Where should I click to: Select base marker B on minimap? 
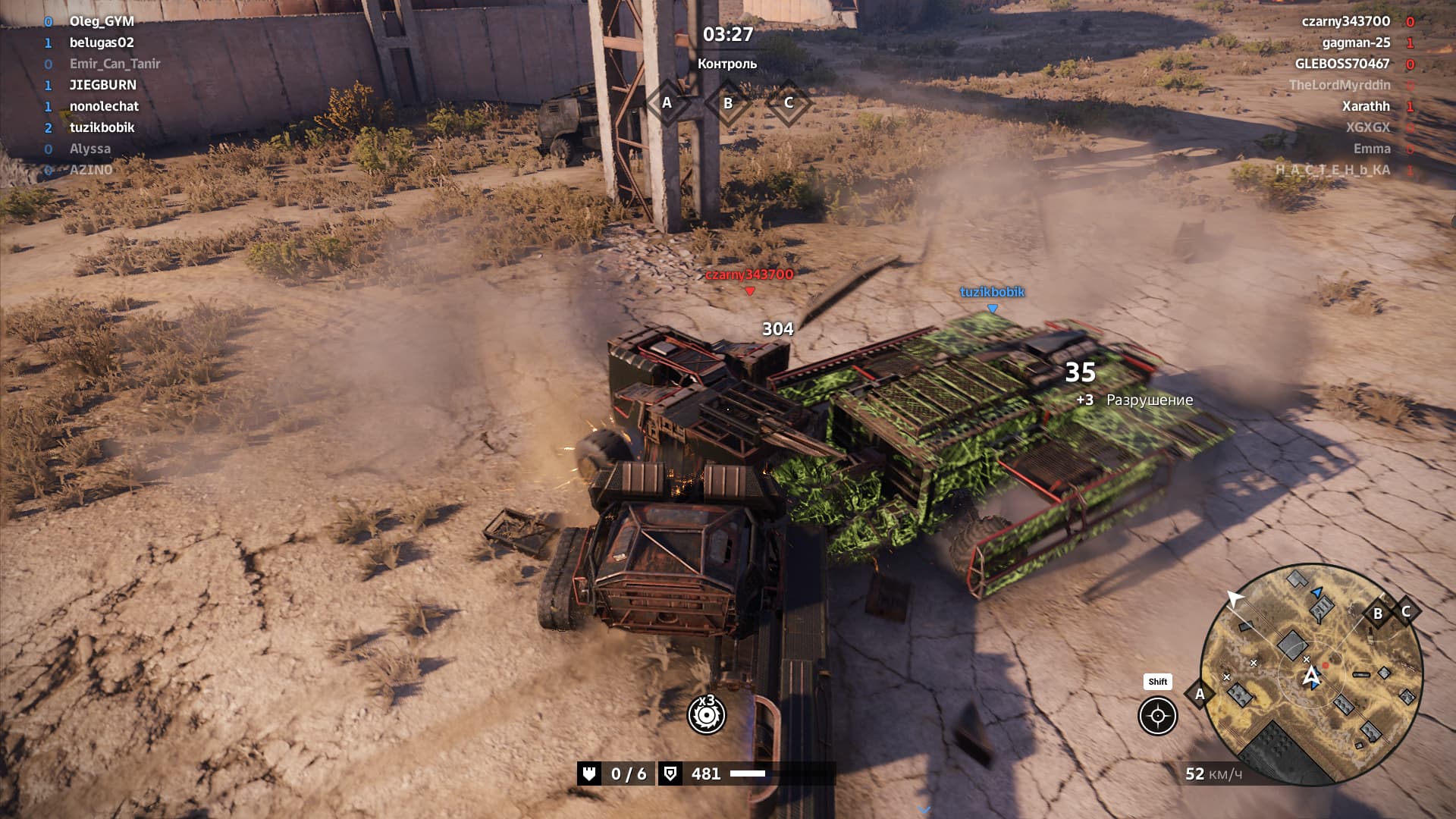[x=1378, y=613]
